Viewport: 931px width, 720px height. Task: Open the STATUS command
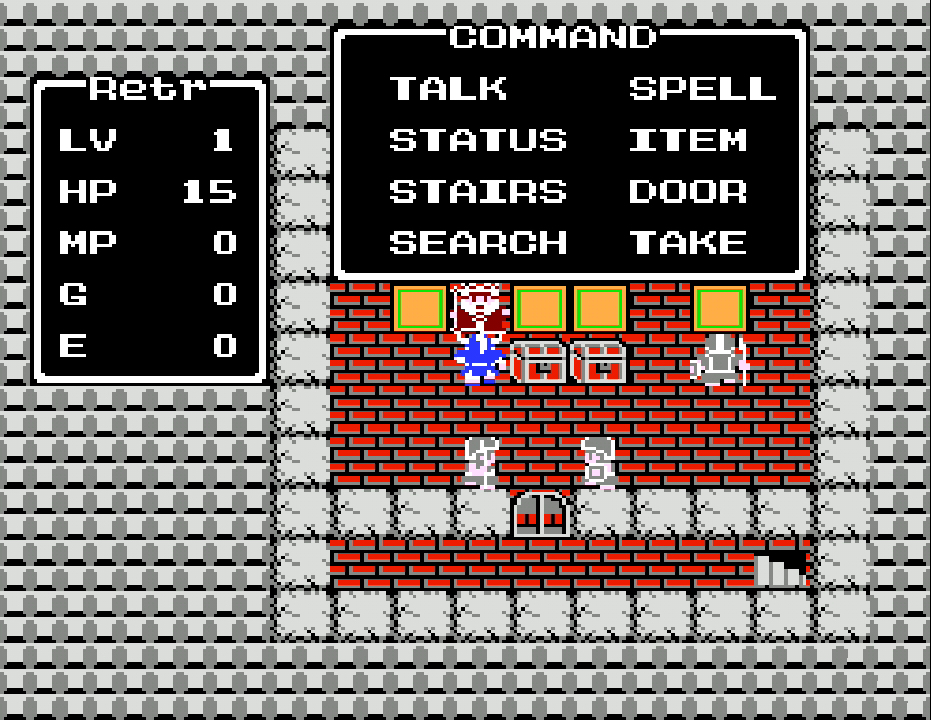click(x=477, y=140)
